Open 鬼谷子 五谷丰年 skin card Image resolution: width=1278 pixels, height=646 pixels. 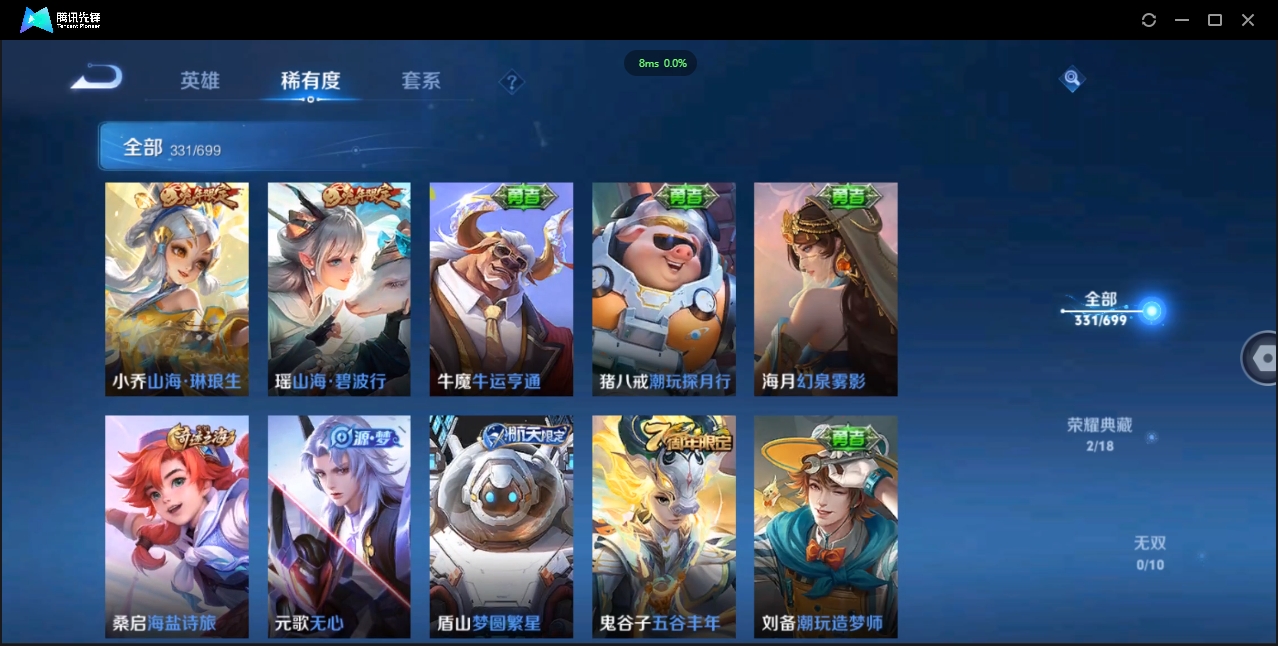coord(664,526)
